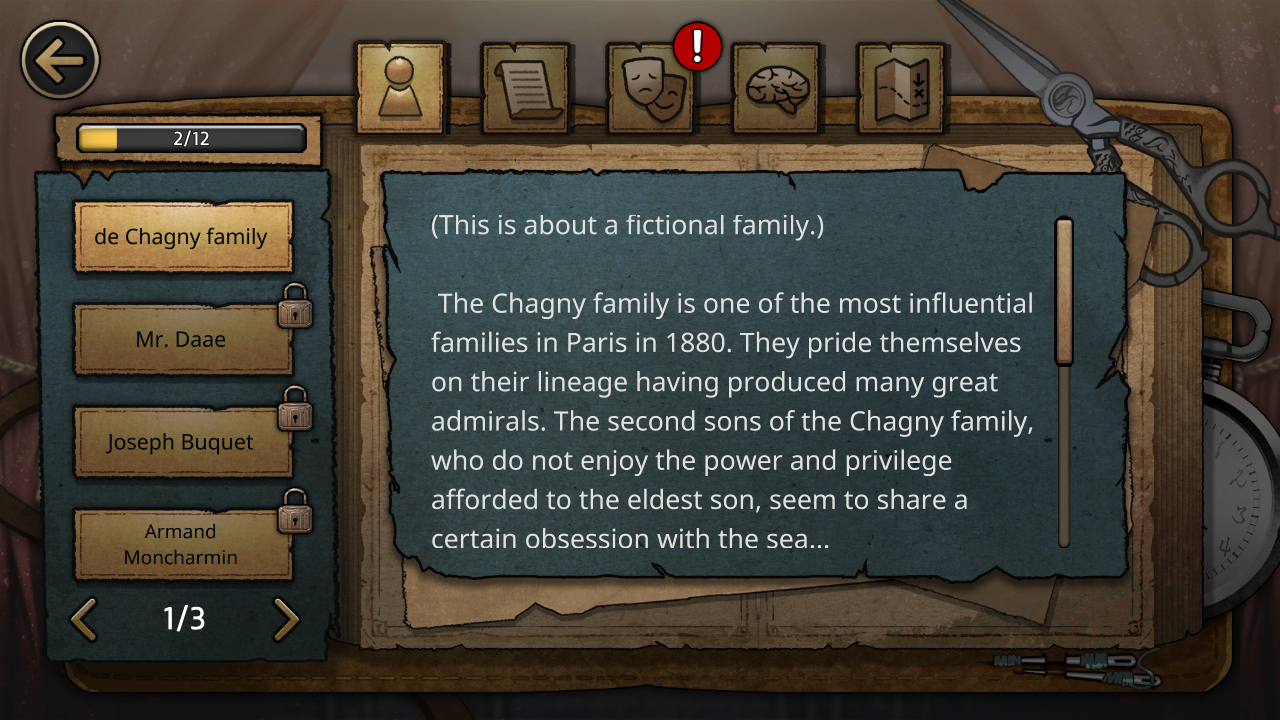Open the brain tab

click(777, 87)
